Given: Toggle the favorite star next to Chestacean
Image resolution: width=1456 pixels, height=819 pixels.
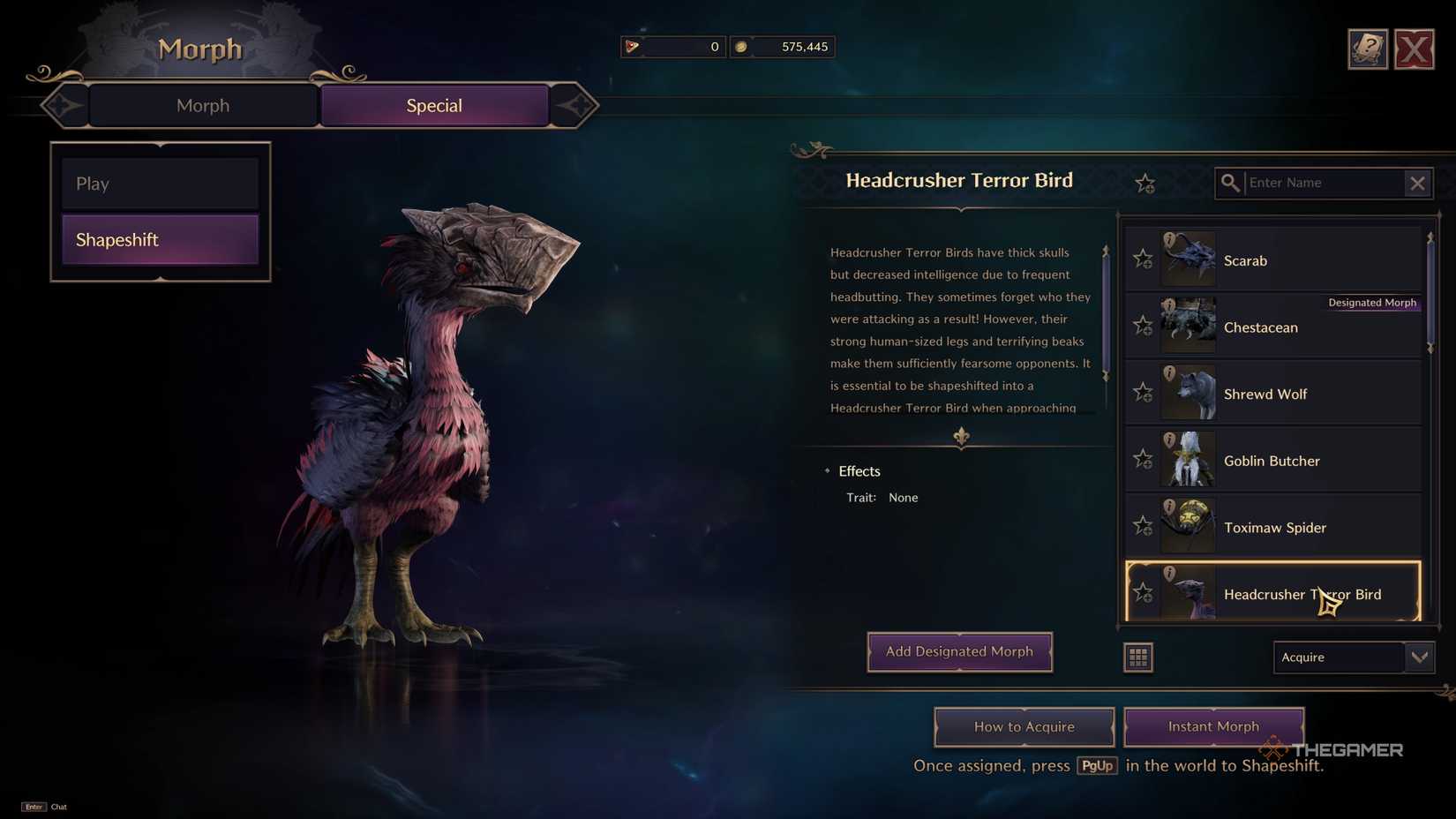Looking at the screenshot, I should click(x=1143, y=326).
